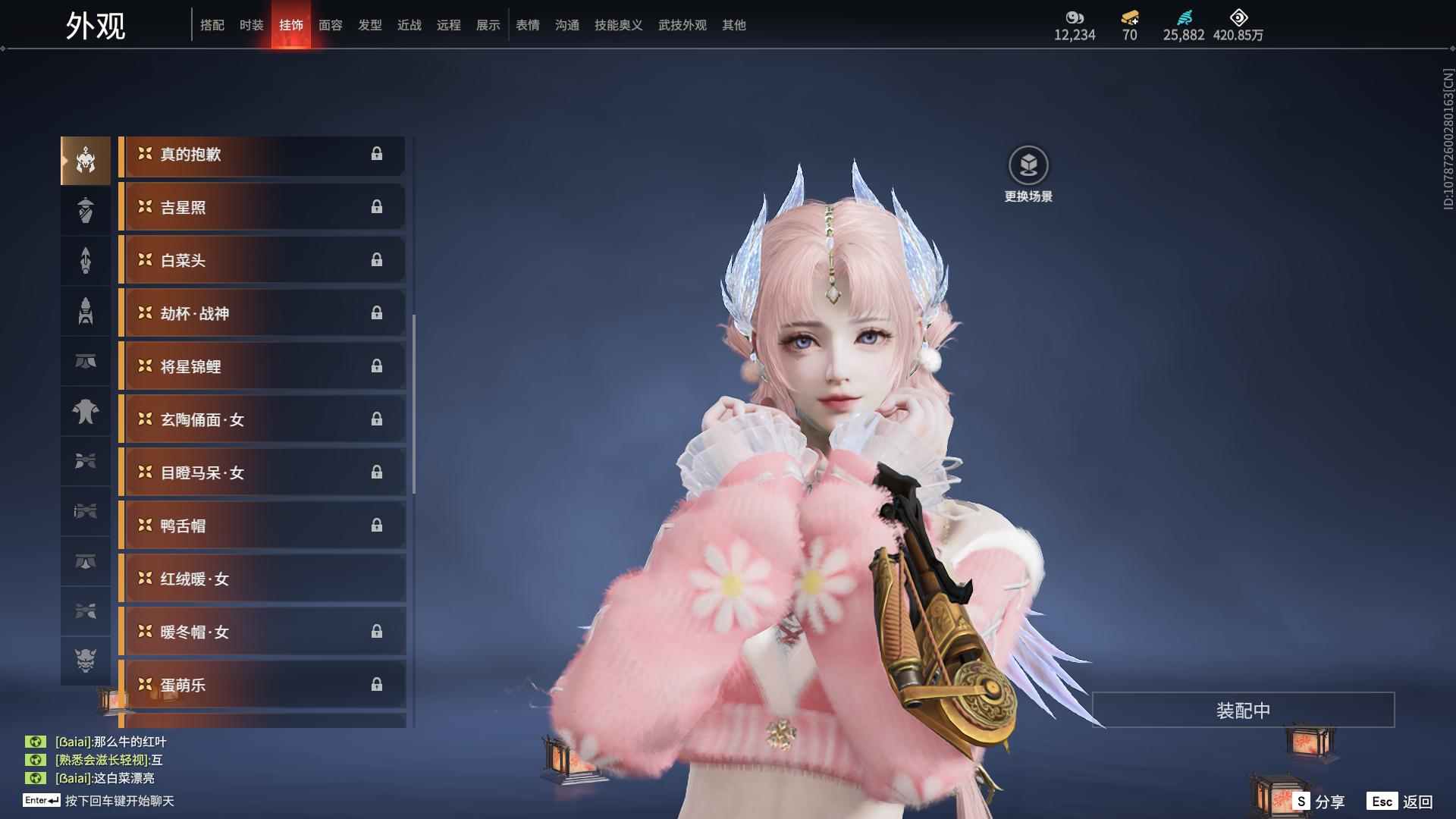
Task: Choose the helmet head category icon
Action: tap(86, 161)
